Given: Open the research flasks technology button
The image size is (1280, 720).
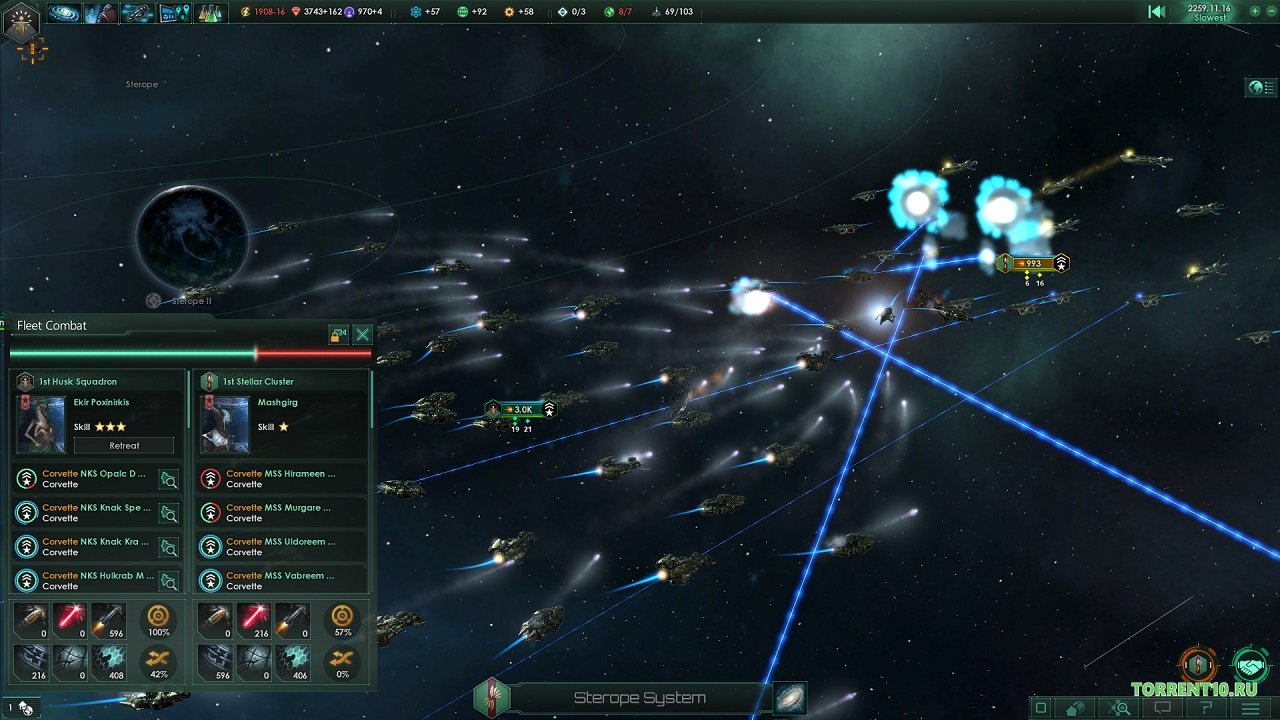Looking at the screenshot, I should coord(210,13).
